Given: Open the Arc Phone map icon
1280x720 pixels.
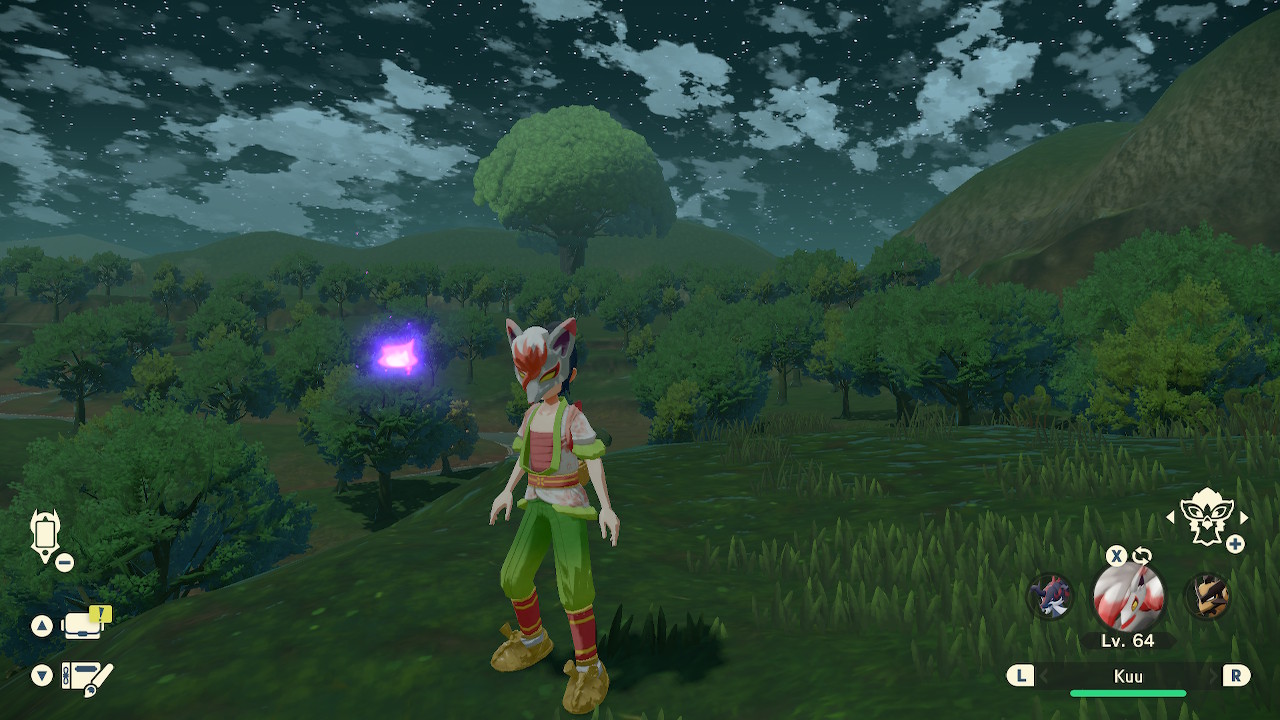Looking at the screenshot, I should (45, 535).
